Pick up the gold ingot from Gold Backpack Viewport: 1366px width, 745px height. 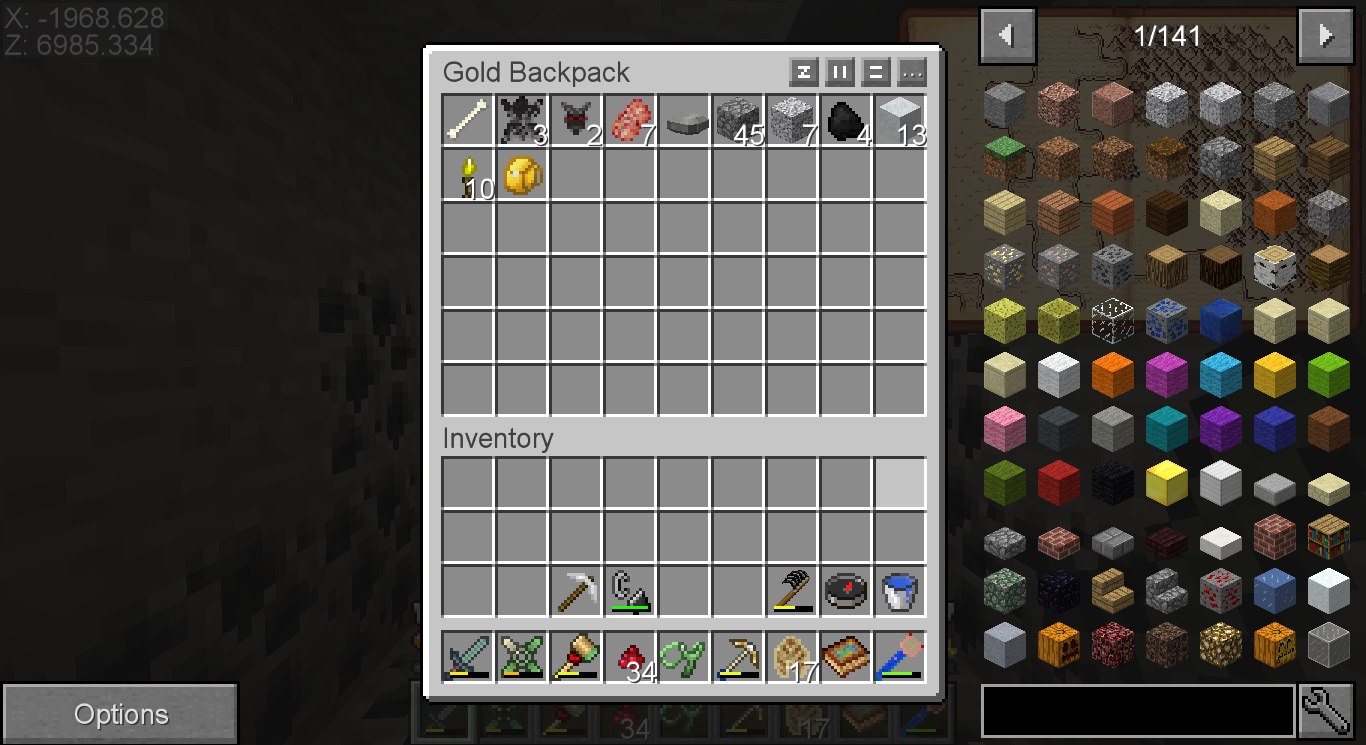[x=521, y=175]
